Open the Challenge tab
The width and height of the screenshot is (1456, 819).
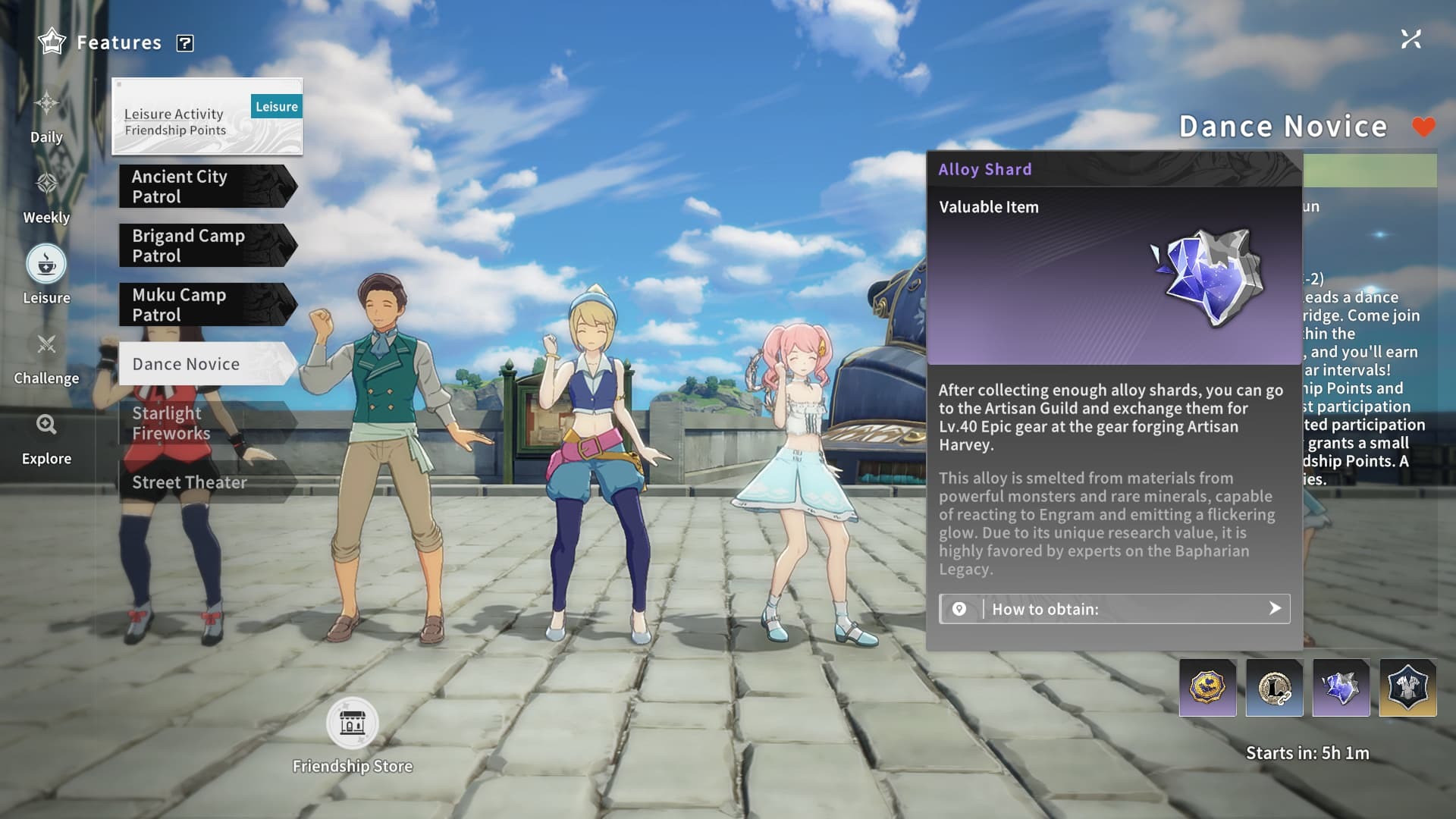(x=46, y=357)
